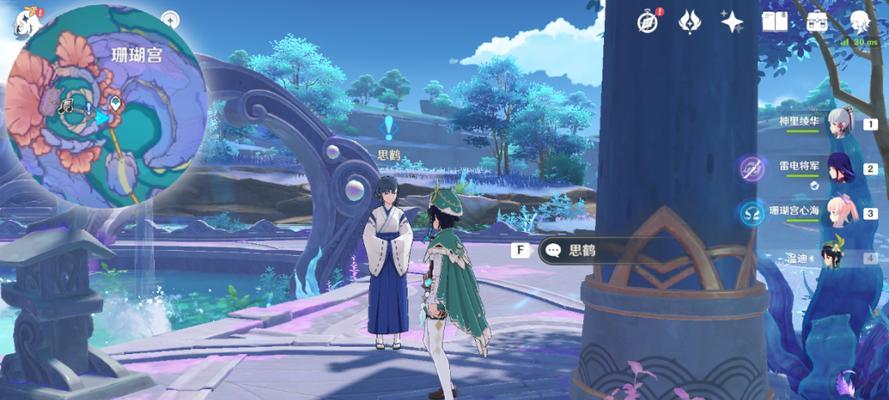Talk to 思鹤 via the dialogue prompt
889x400 pixels.
582,251
